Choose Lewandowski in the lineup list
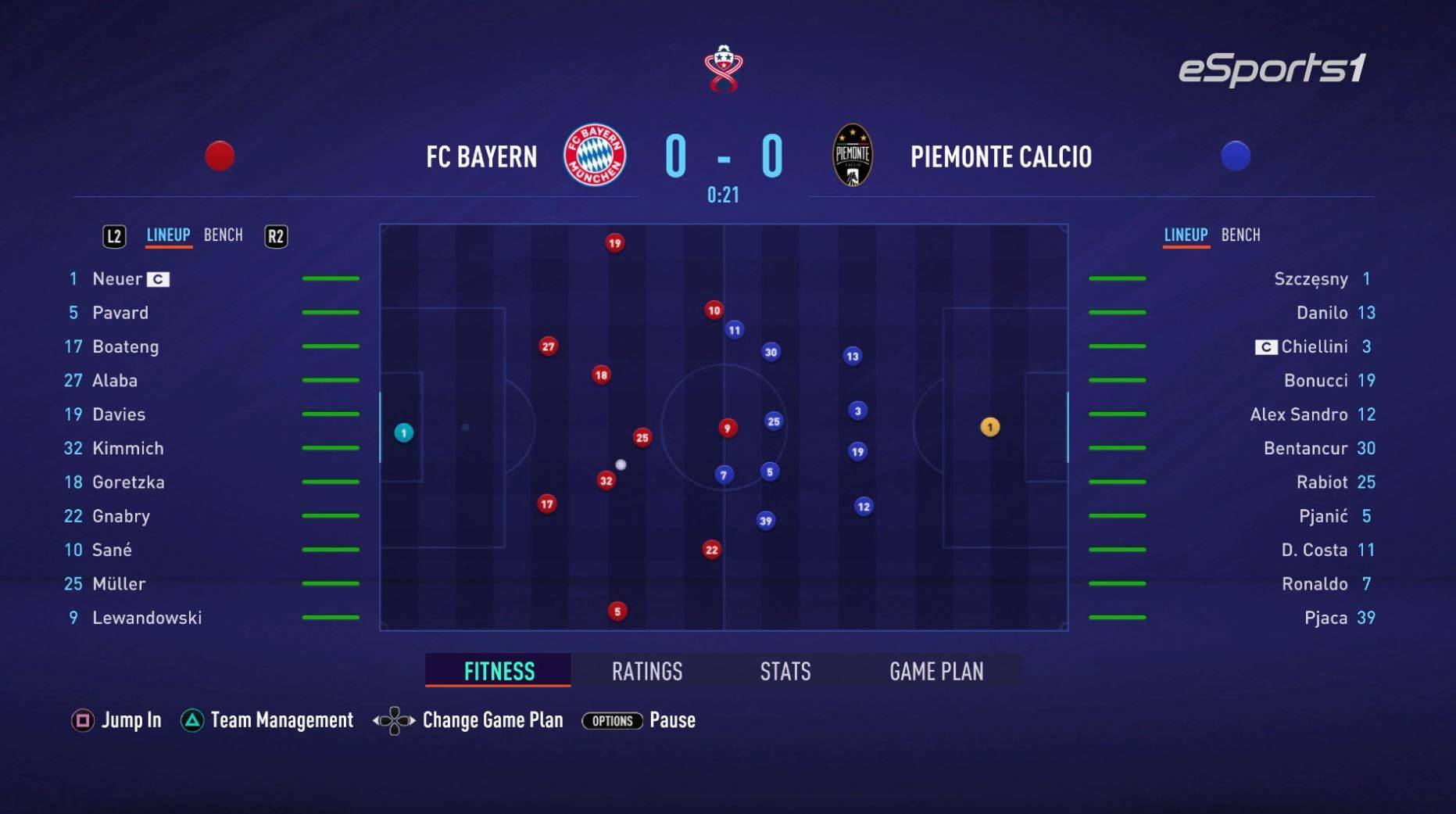The height and width of the screenshot is (814, 1456). coord(147,618)
